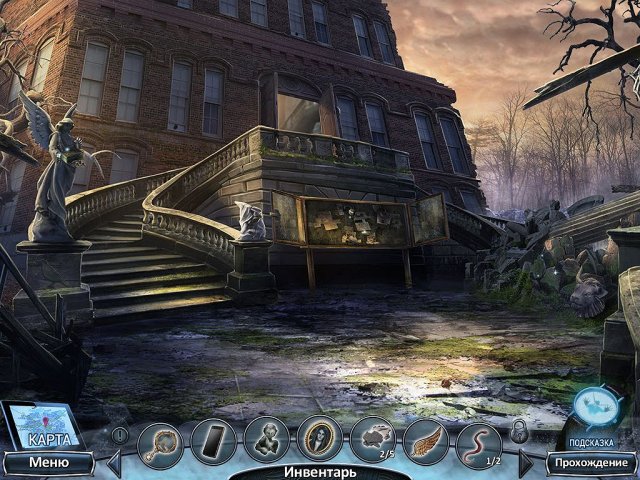Toggle the inventory padlock

[x=519, y=432]
